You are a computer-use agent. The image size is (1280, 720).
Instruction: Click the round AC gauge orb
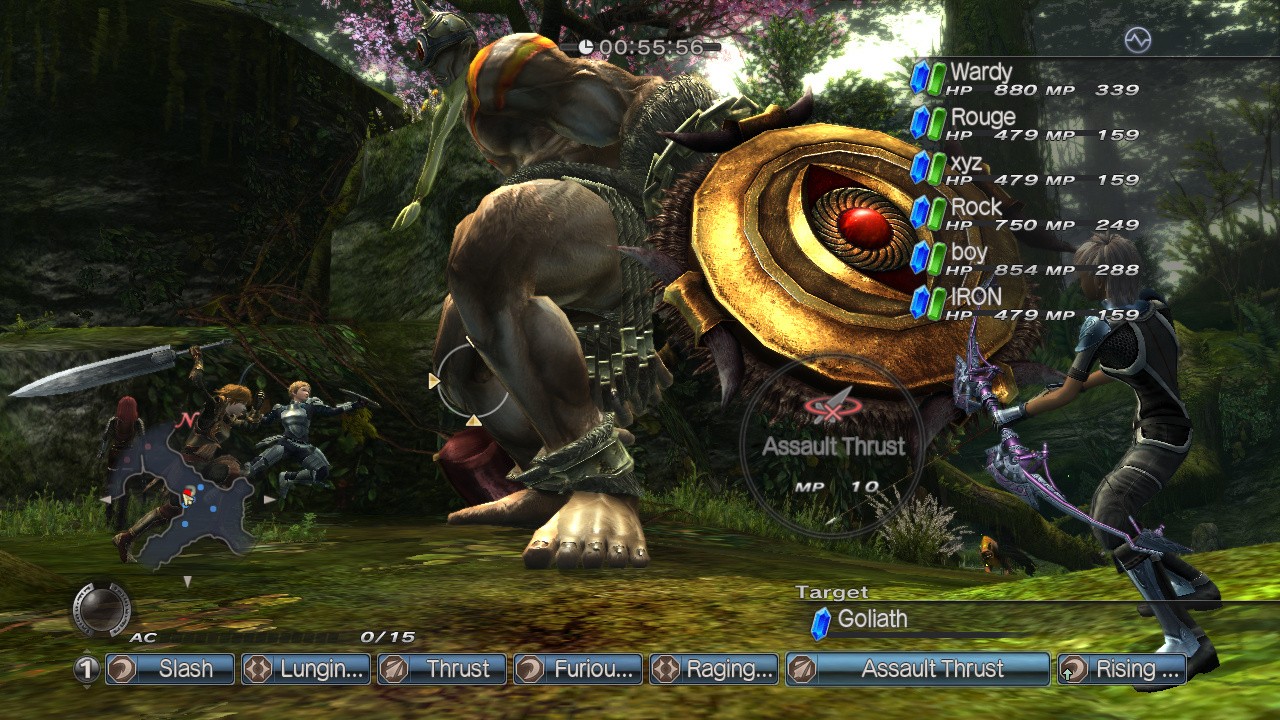tap(101, 609)
